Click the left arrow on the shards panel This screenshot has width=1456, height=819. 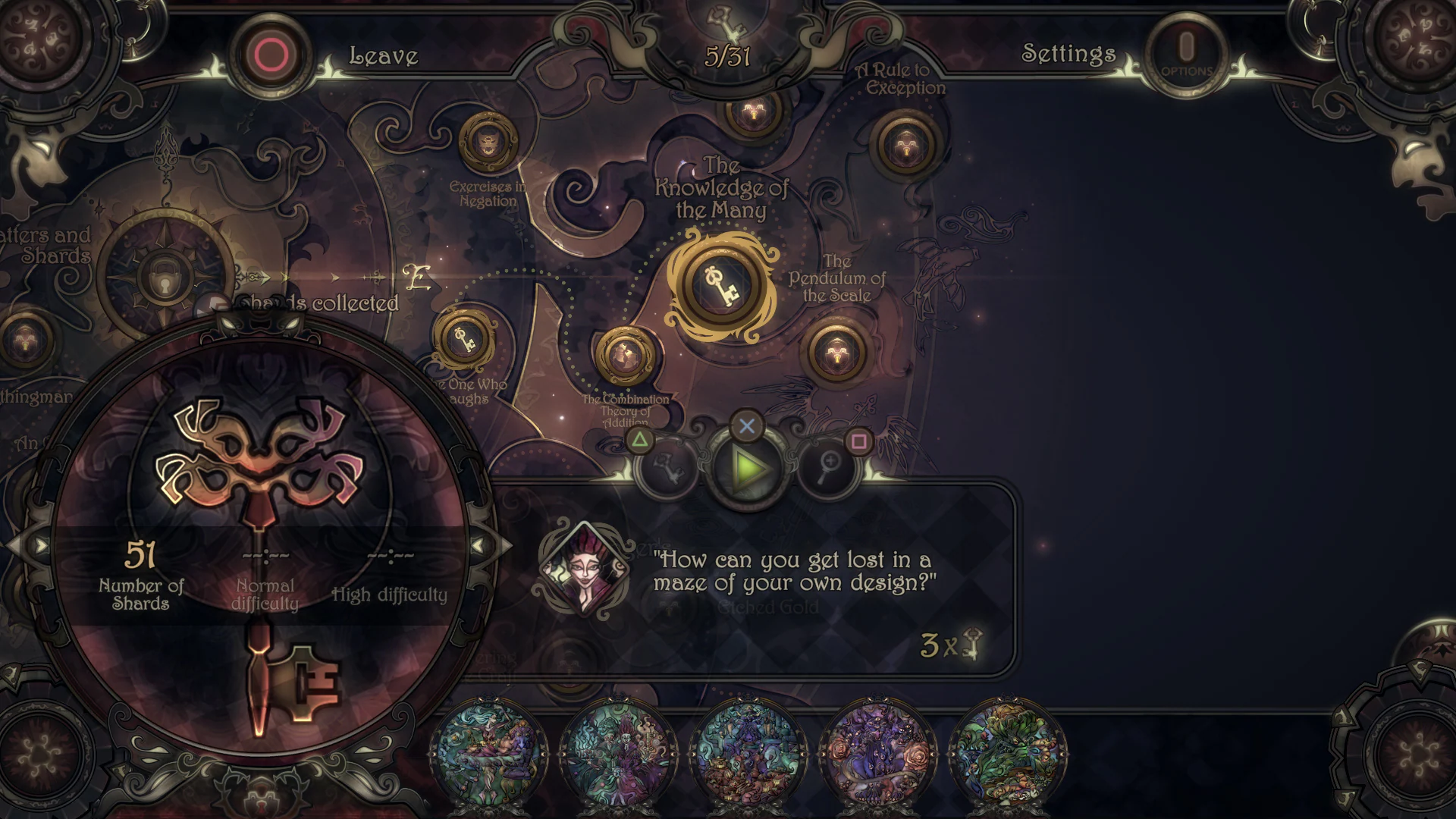pos(39,544)
